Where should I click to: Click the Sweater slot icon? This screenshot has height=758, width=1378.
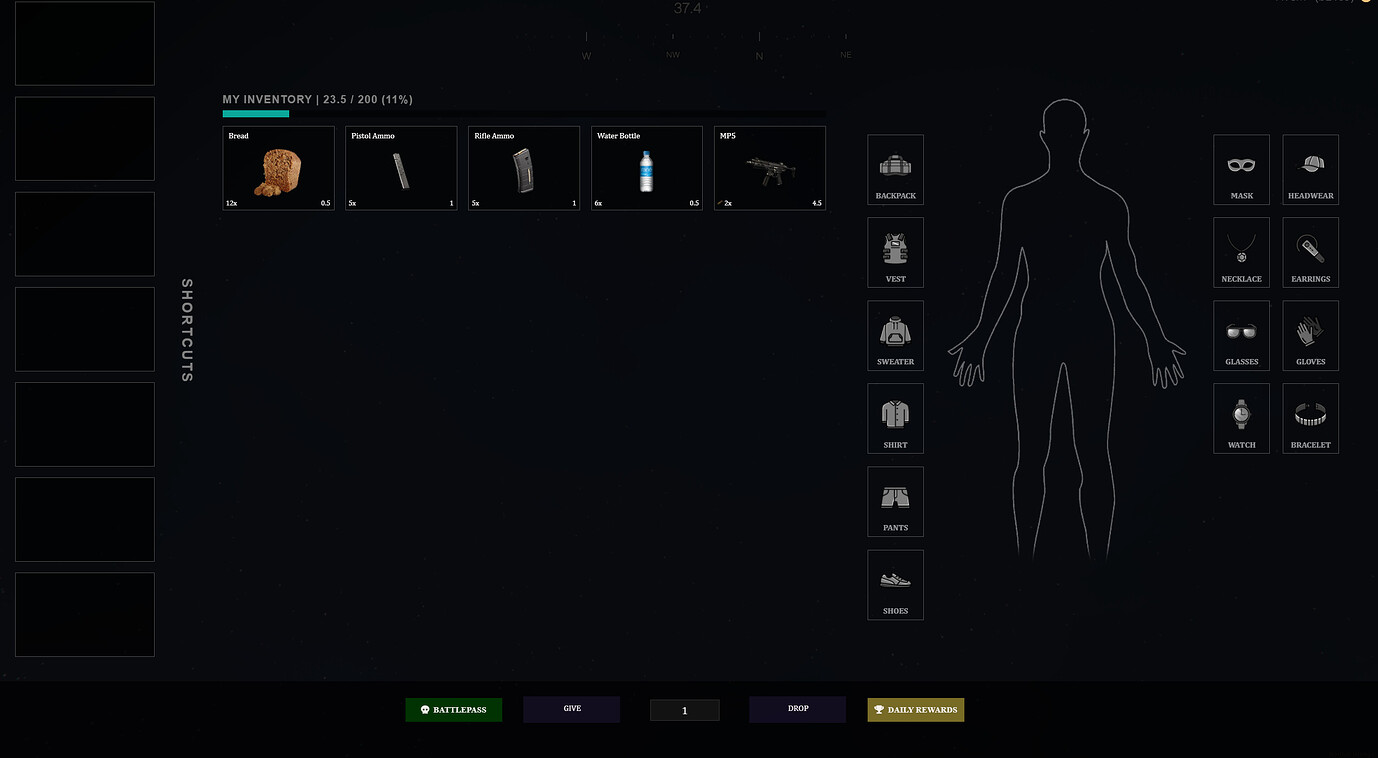point(895,335)
